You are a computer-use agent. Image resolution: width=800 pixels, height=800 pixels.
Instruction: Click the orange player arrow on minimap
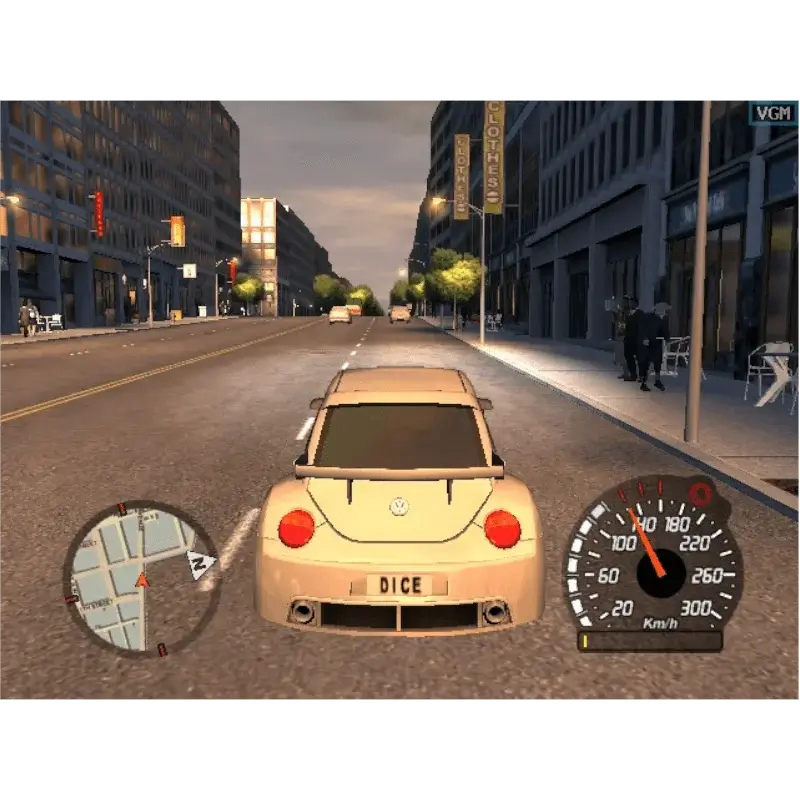tap(142, 579)
